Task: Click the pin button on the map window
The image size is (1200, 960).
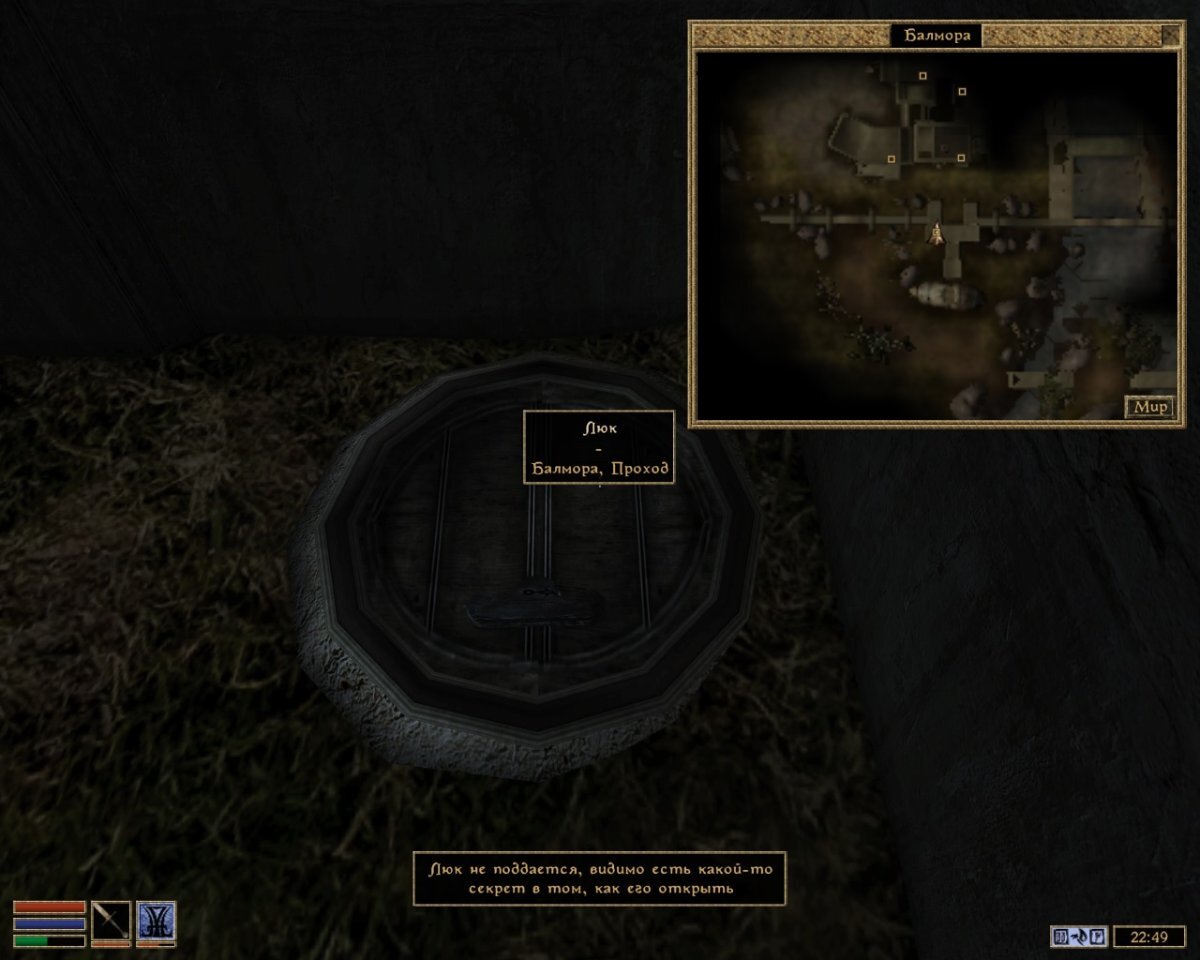Action: [x=1170, y=36]
